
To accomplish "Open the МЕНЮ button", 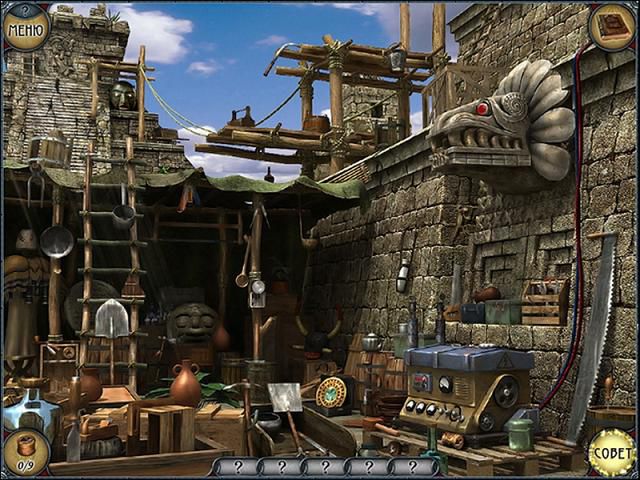I will (25, 27).
